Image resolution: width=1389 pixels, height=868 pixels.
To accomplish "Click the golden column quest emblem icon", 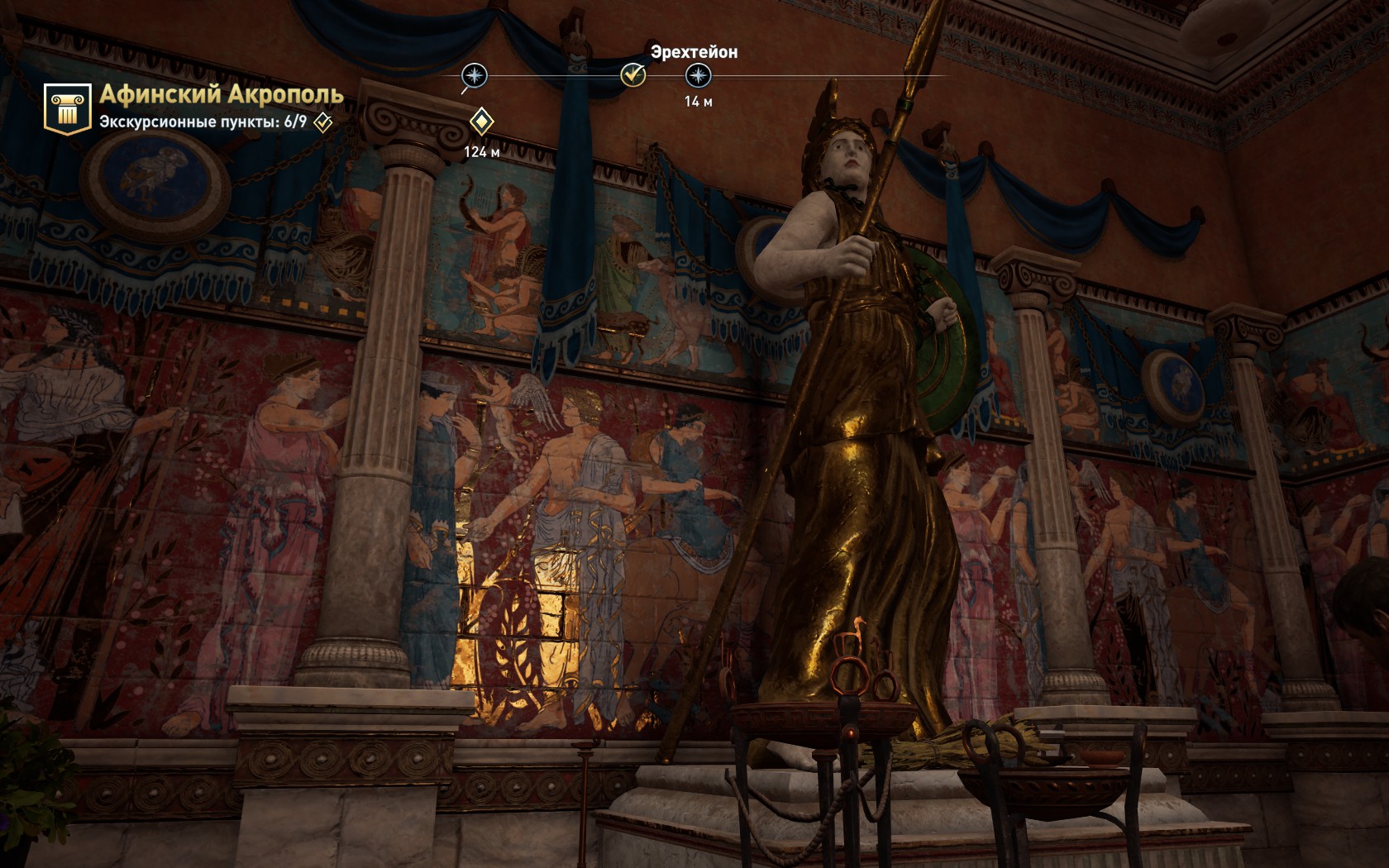I will pos(69,106).
